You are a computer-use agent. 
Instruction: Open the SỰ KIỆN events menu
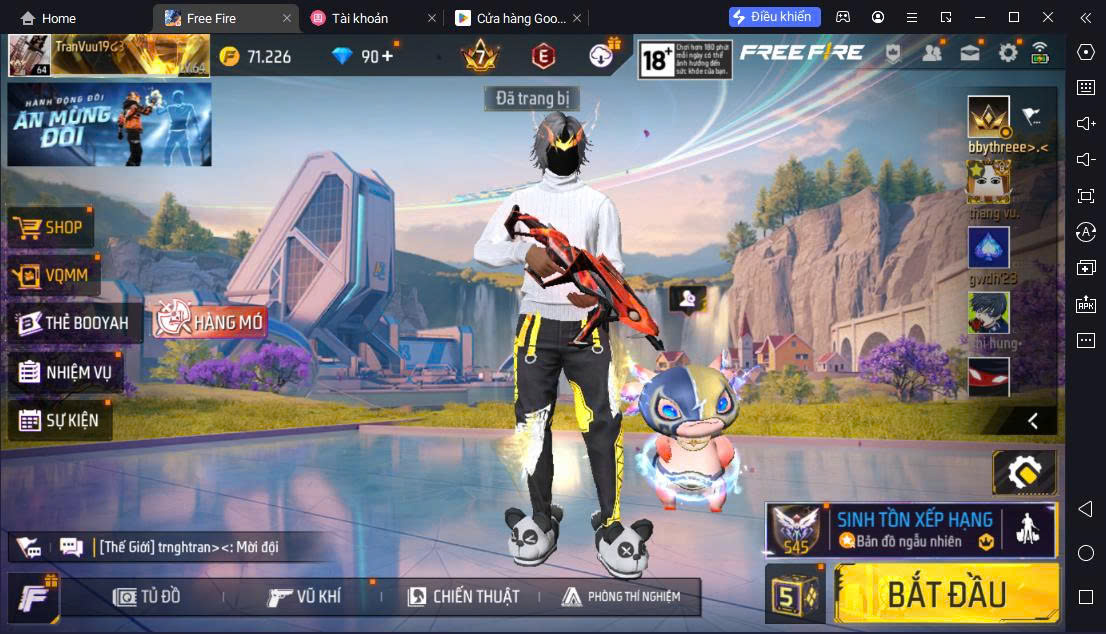(x=60, y=420)
